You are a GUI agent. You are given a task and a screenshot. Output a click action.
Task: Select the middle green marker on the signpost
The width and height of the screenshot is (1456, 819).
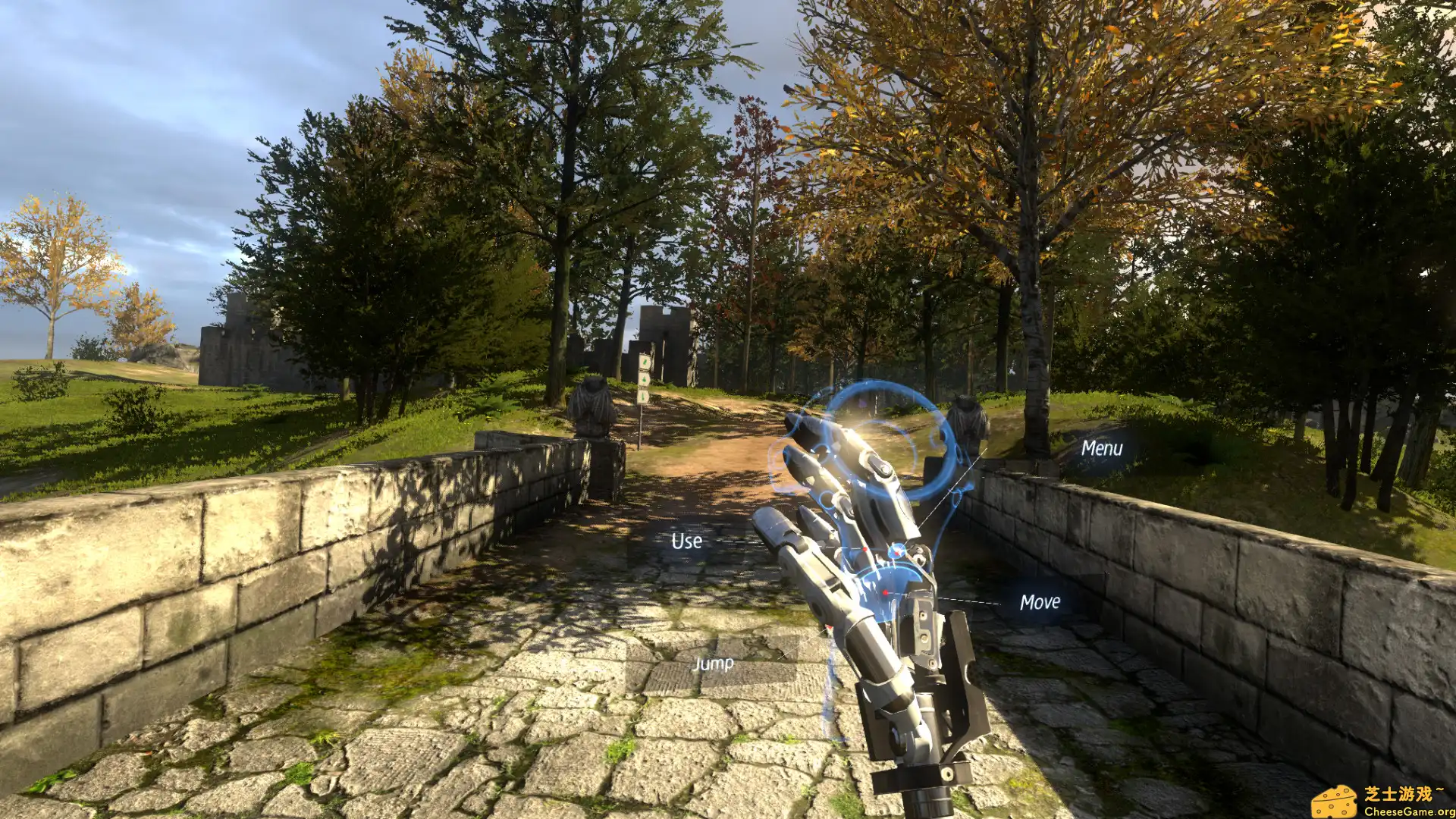pos(645,378)
